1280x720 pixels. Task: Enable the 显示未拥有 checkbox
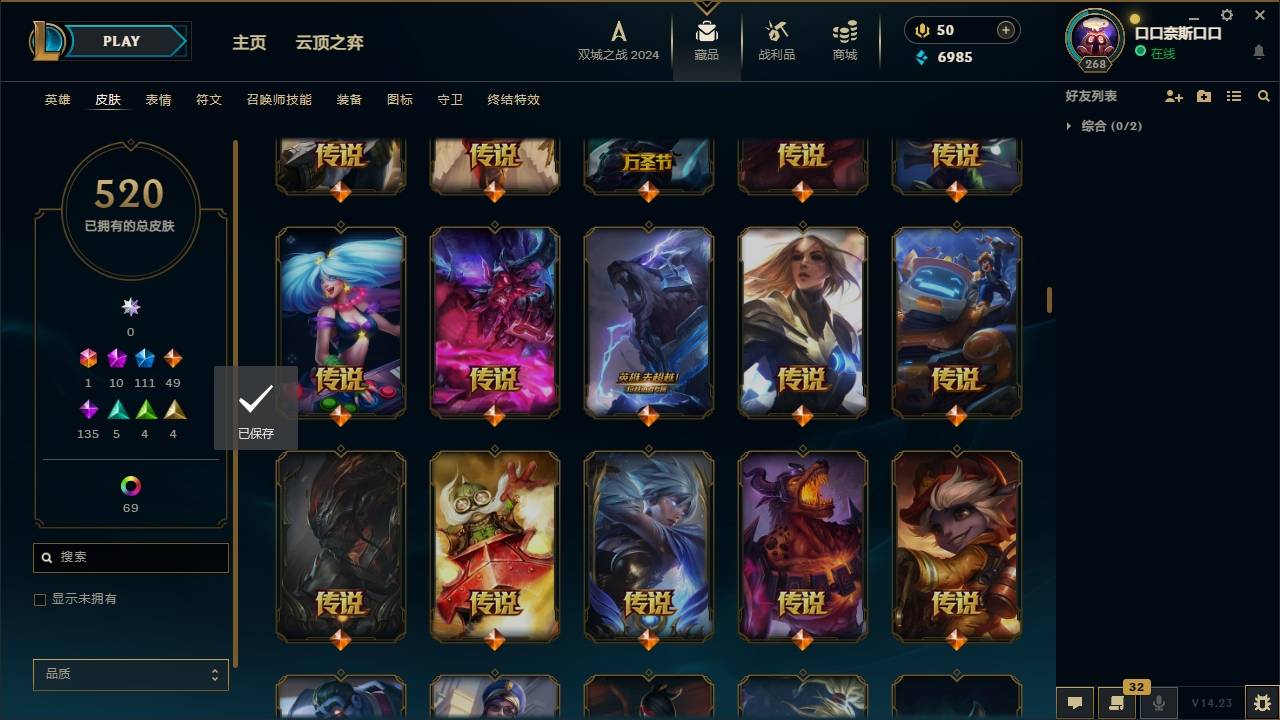coord(40,599)
